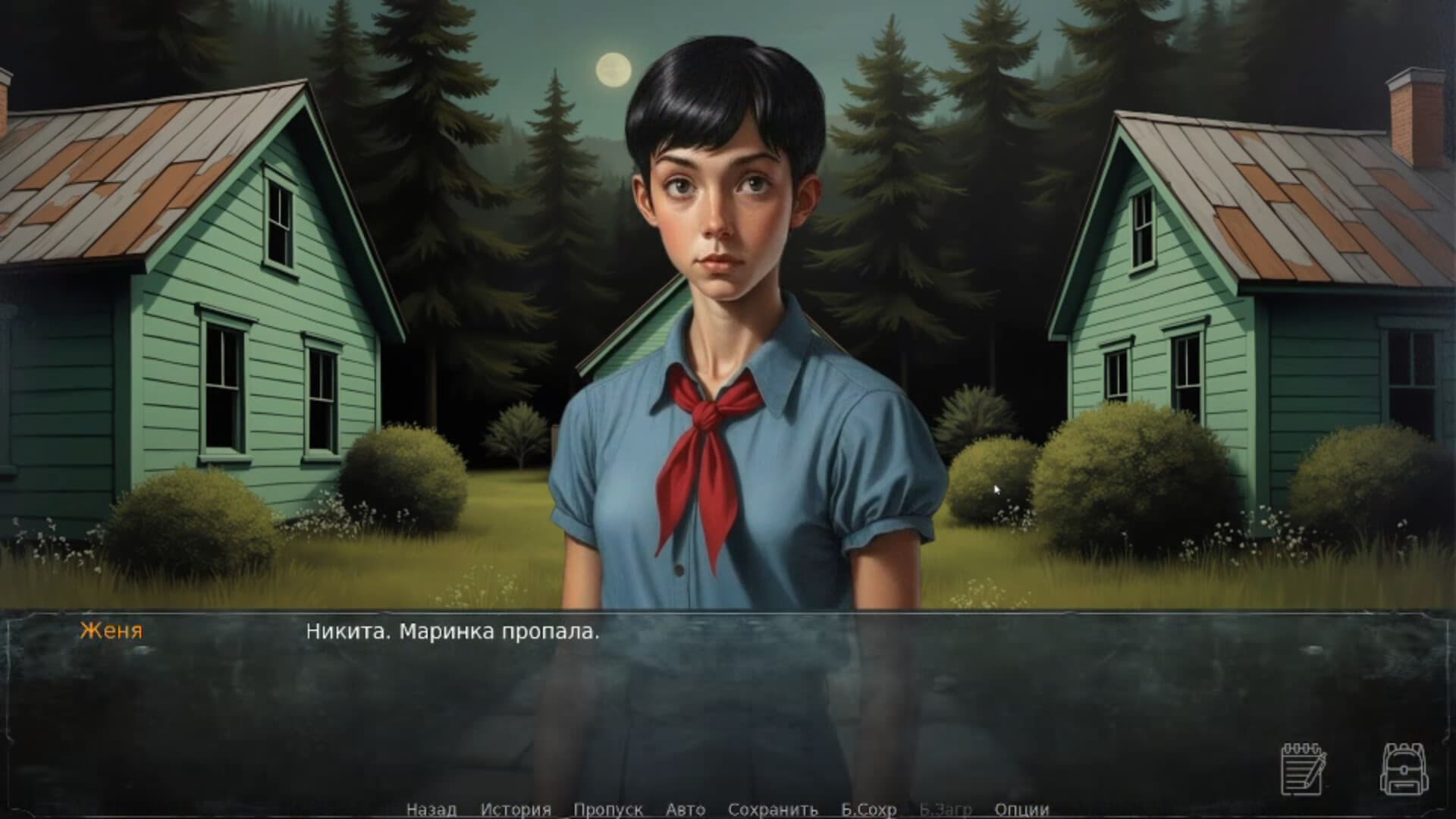Click the left green cabin
Screen dimensions: 1456x819
[227, 341]
